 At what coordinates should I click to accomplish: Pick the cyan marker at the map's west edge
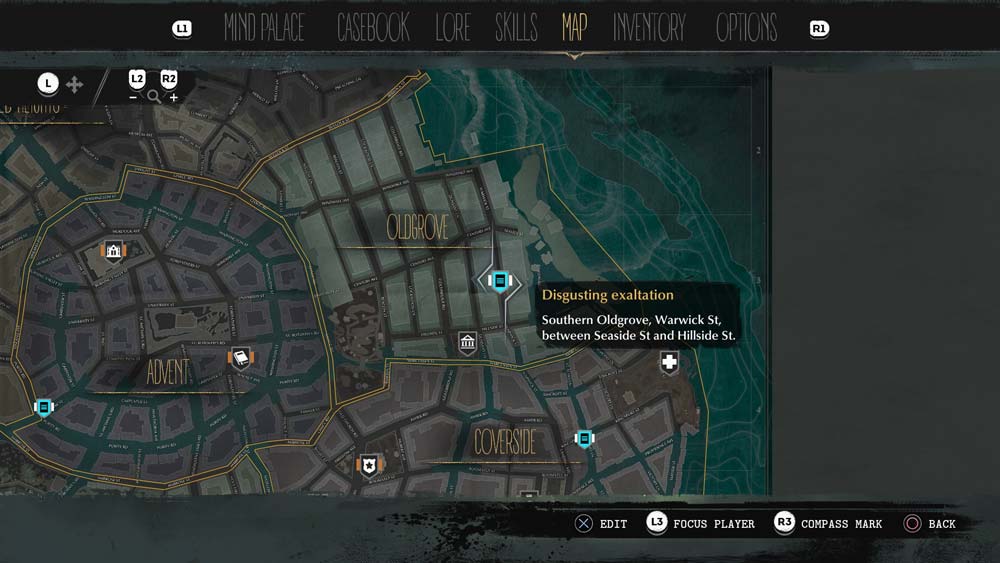tap(43, 407)
